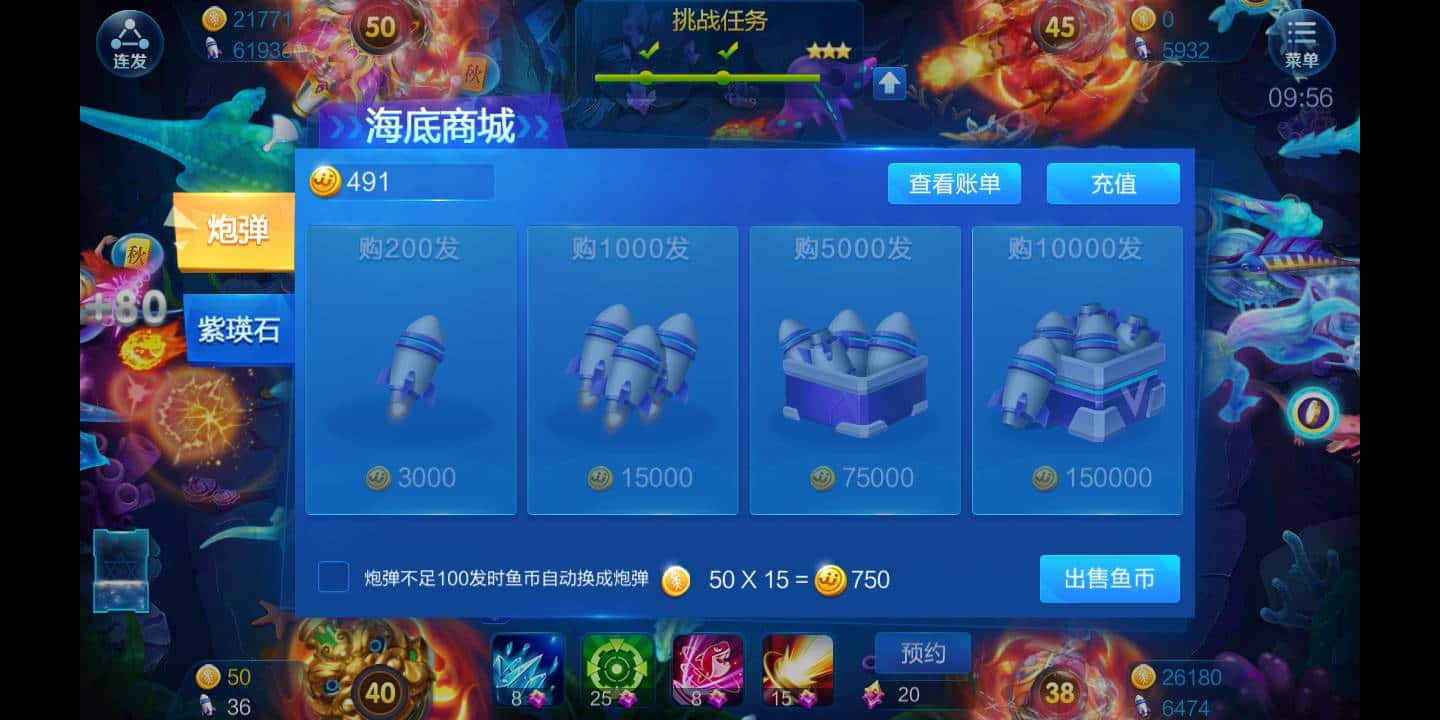
Task: Collapse the challenge task panel with the up arrow
Action: click(x=888, y=82)
